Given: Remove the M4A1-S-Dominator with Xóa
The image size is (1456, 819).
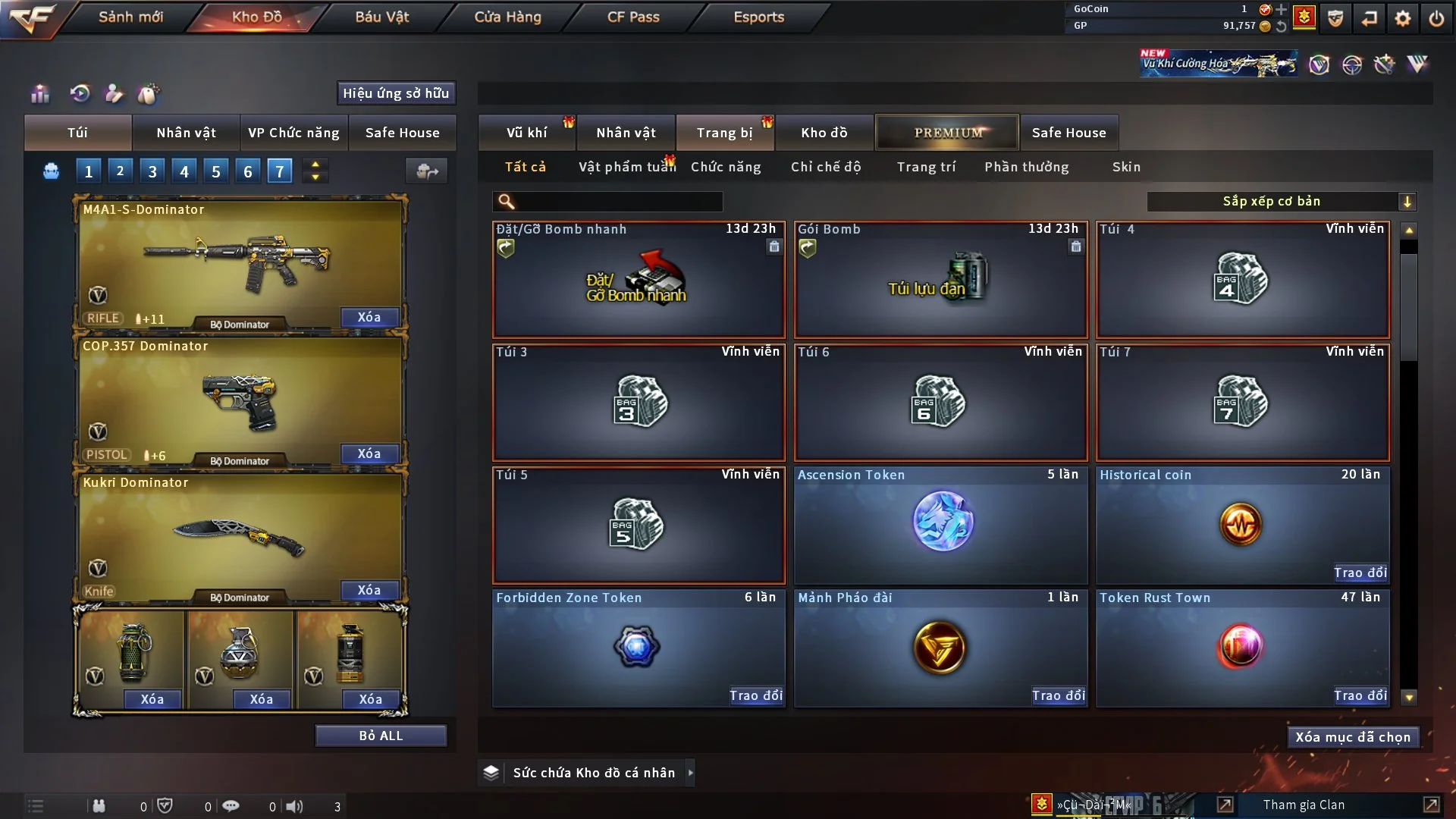Looking at the screenshot, I should point(369,317).
